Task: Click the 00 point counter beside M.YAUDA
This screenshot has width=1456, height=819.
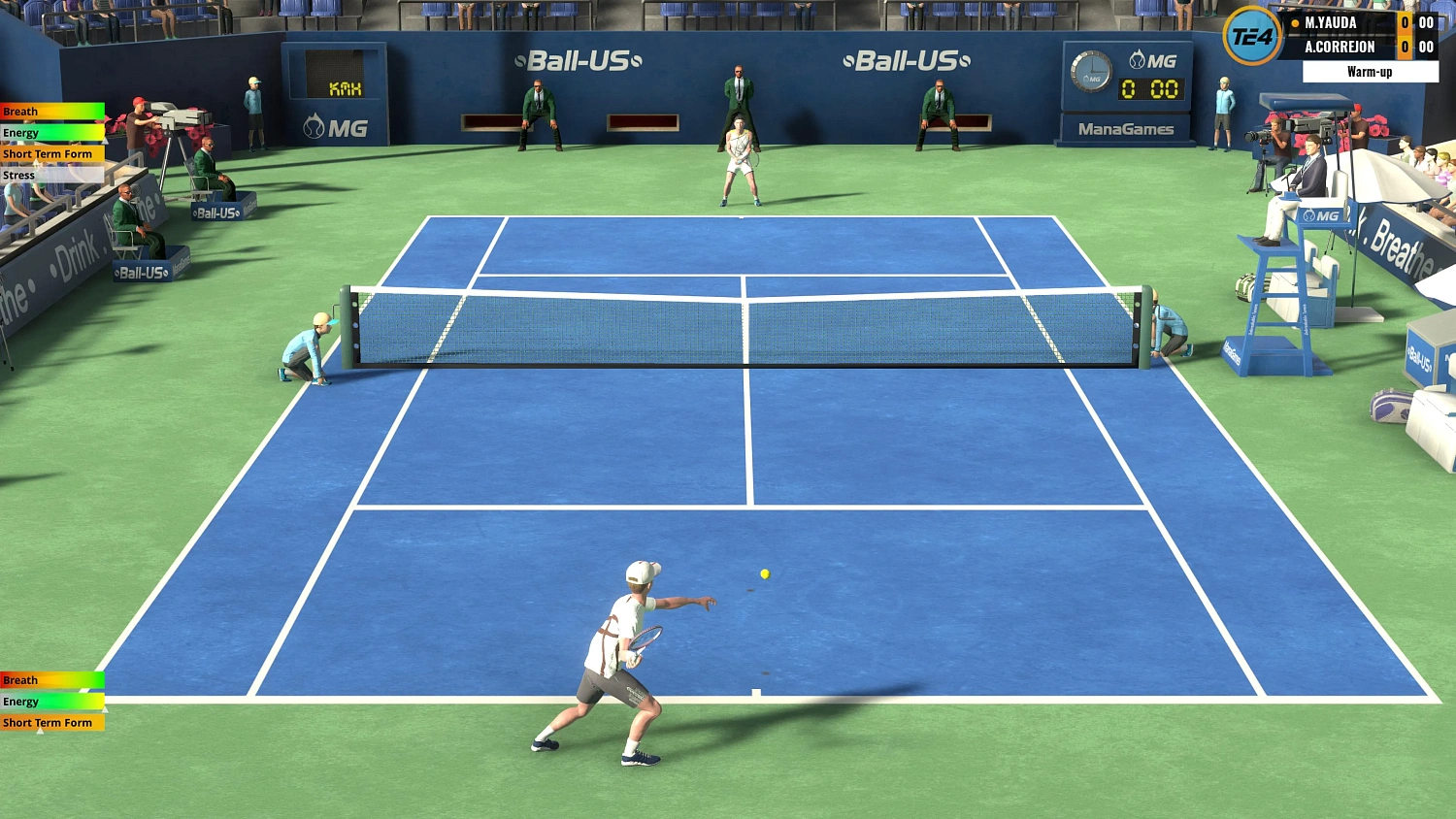Action: pos(1426,22)
